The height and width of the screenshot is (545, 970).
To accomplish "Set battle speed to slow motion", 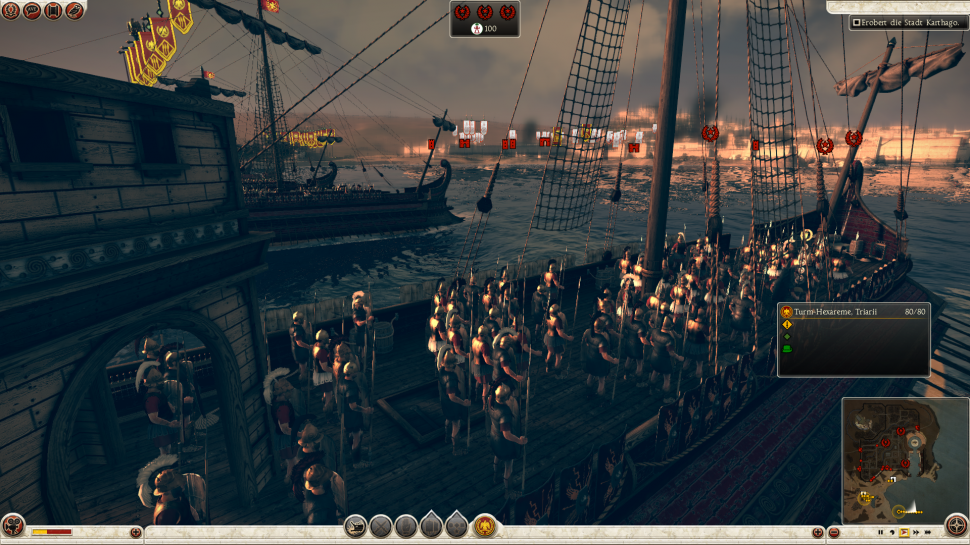I will [x=893, y=533].
